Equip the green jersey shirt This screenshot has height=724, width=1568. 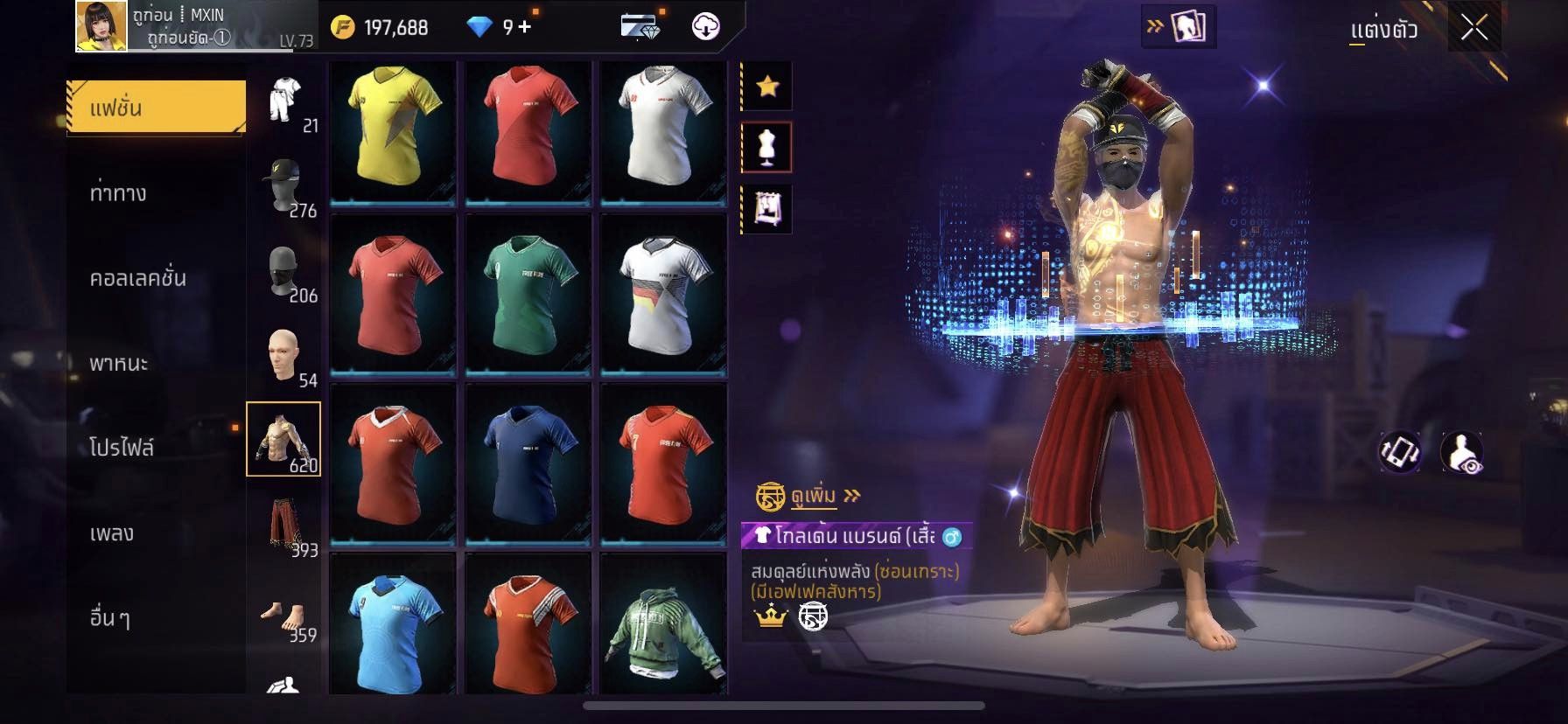(528, 295)
